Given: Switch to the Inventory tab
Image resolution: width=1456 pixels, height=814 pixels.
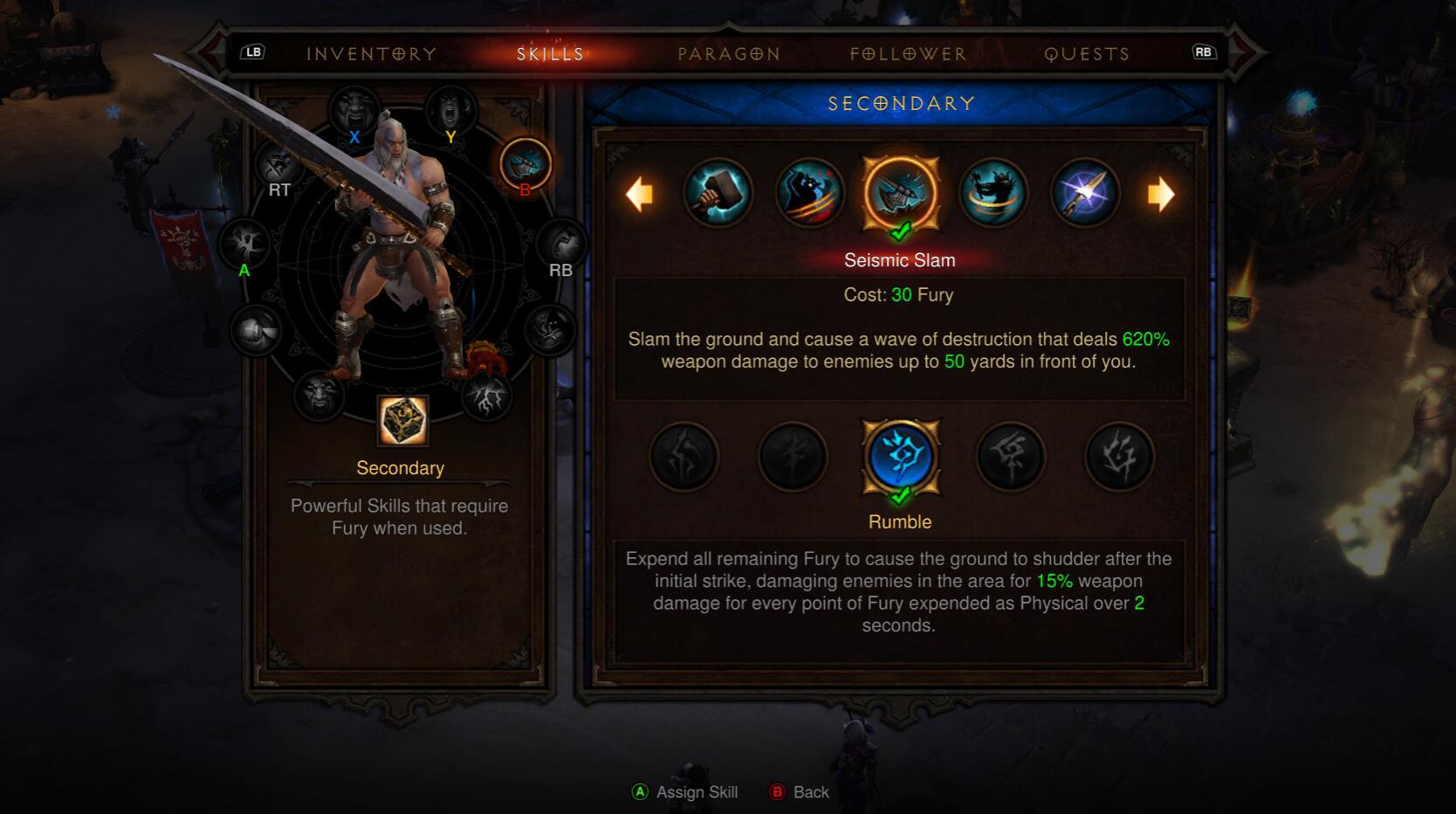Looking at the screenshot, I should [371, 54].
